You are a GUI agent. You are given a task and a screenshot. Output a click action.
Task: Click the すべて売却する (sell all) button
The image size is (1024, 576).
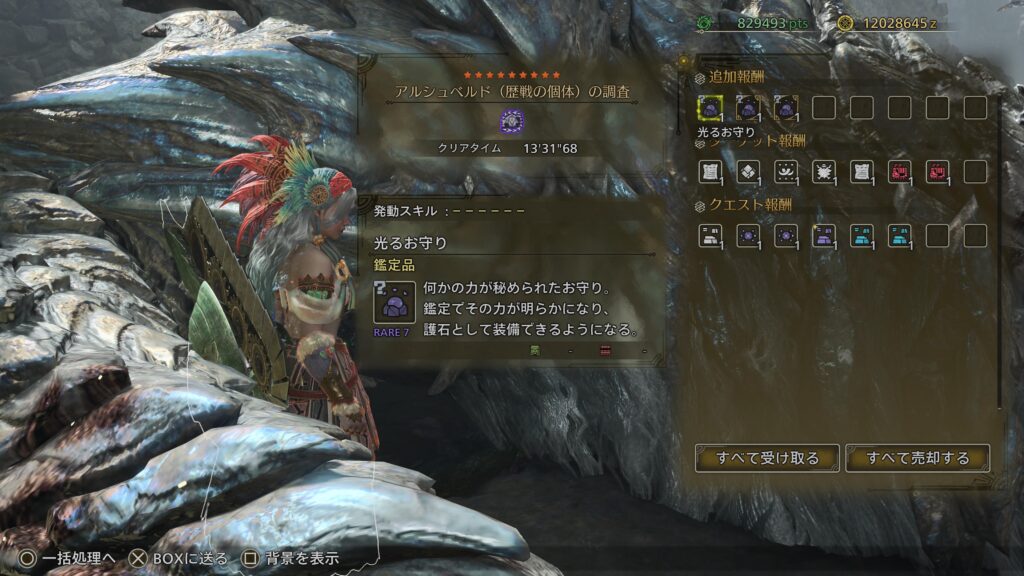[x=918, y=458]
